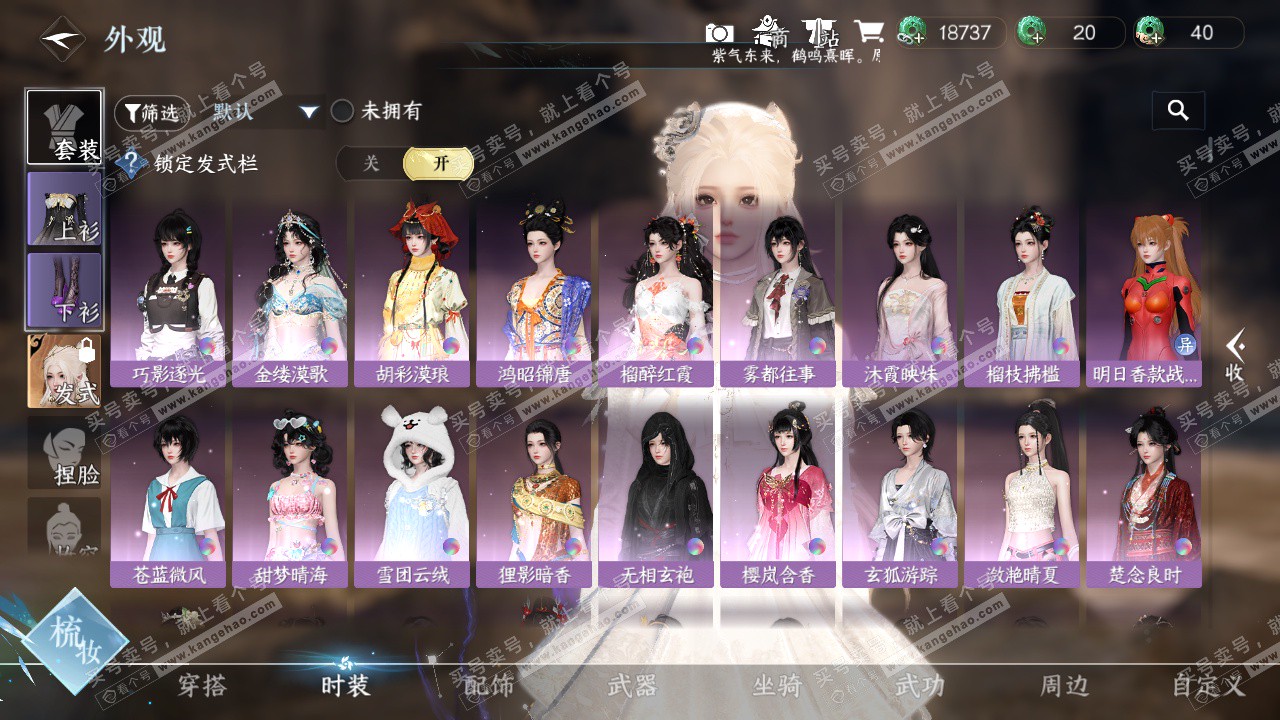Open the 捏脸 face customization
Viewport: 1280px width, 720px height.
65,455
